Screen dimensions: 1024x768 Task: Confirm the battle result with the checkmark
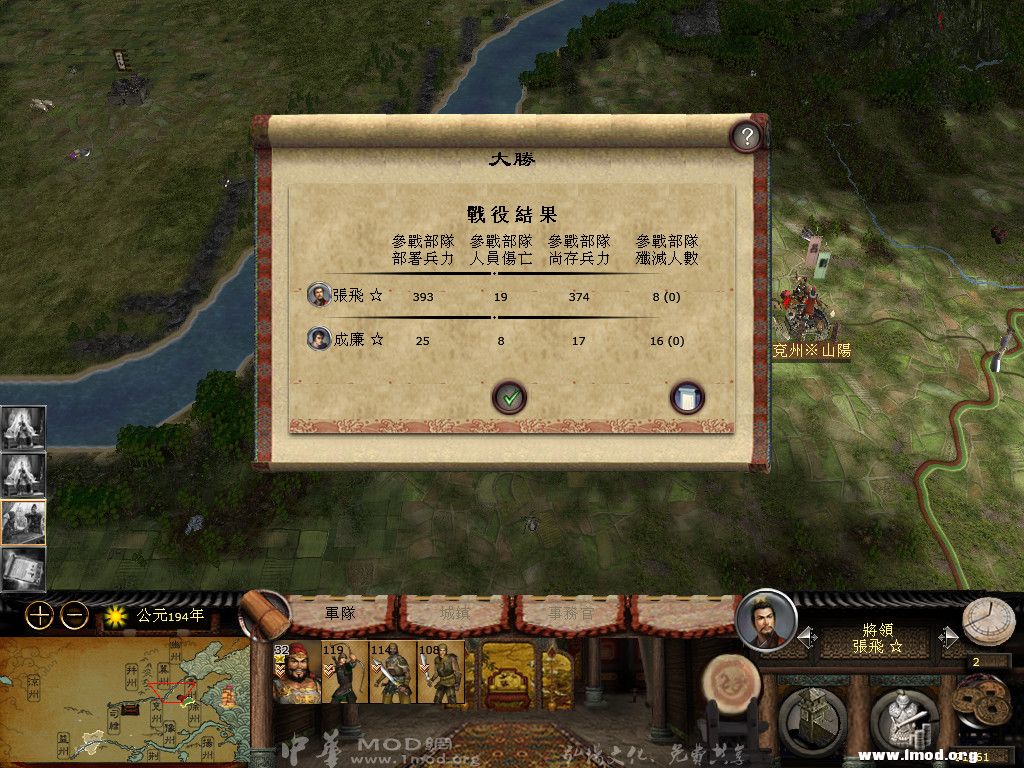pos(510,397)
